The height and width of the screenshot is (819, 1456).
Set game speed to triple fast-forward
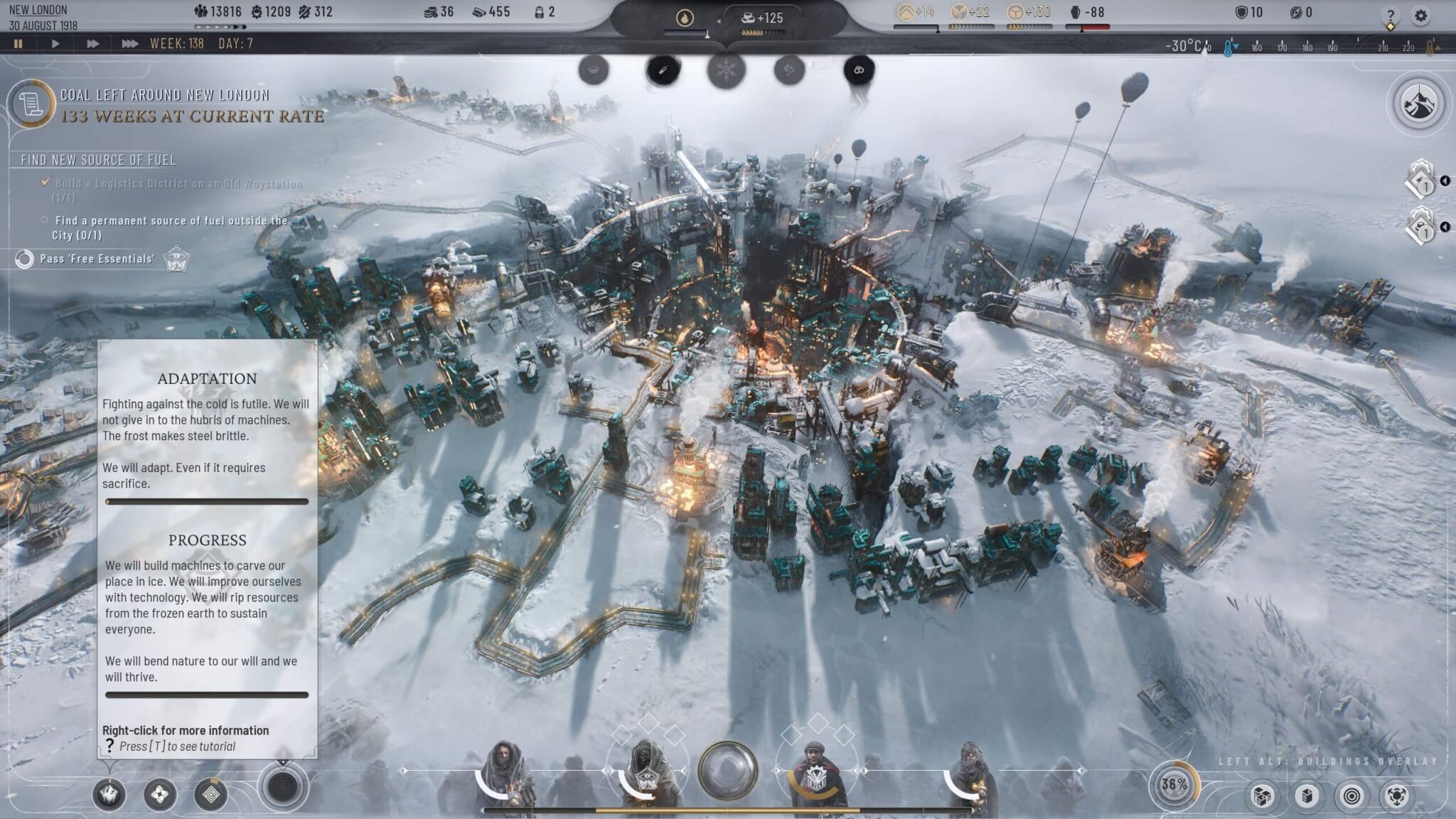pyautogui.click(x=129, y=43)
